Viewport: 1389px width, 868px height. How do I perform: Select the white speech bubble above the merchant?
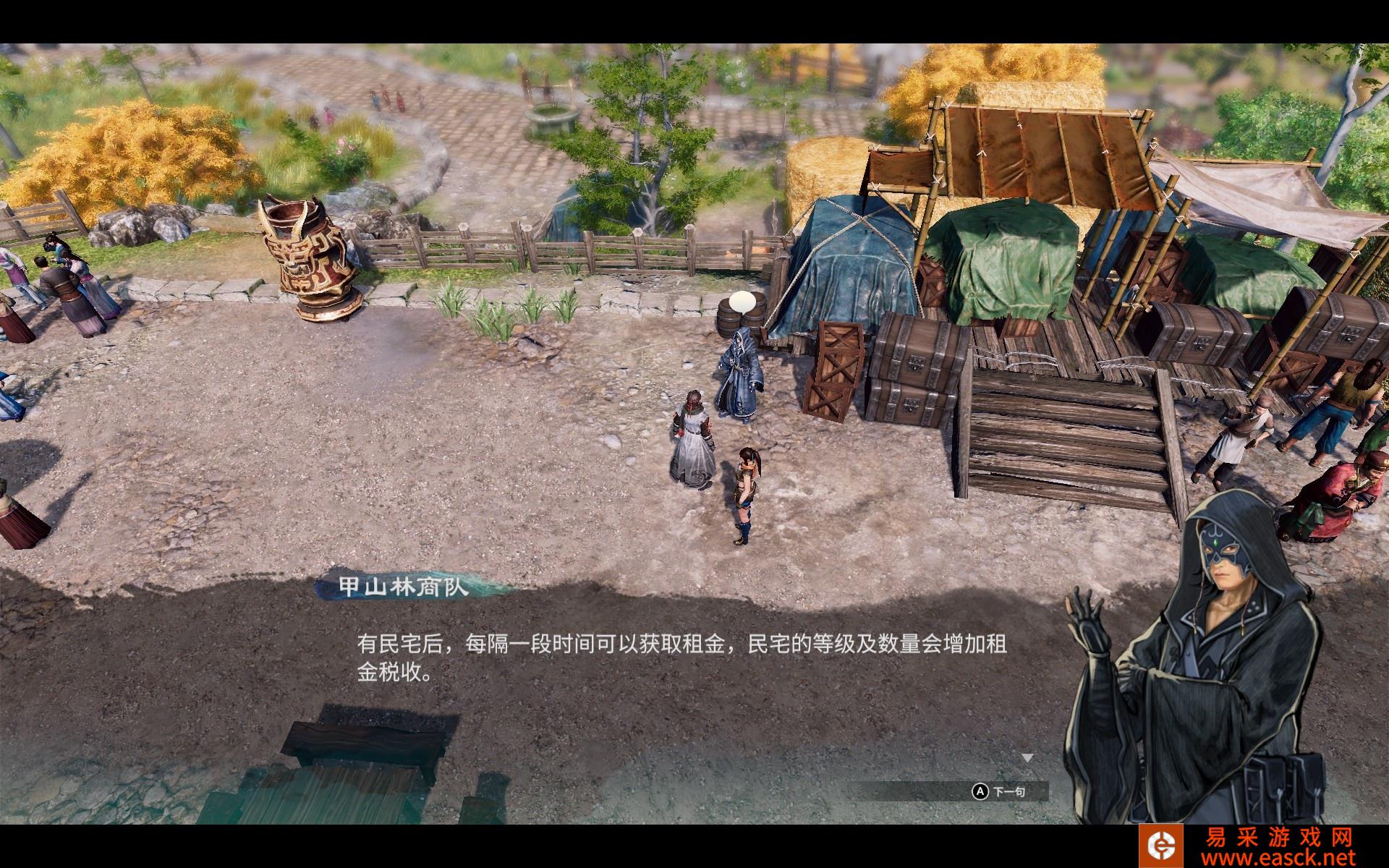point(743,300)
